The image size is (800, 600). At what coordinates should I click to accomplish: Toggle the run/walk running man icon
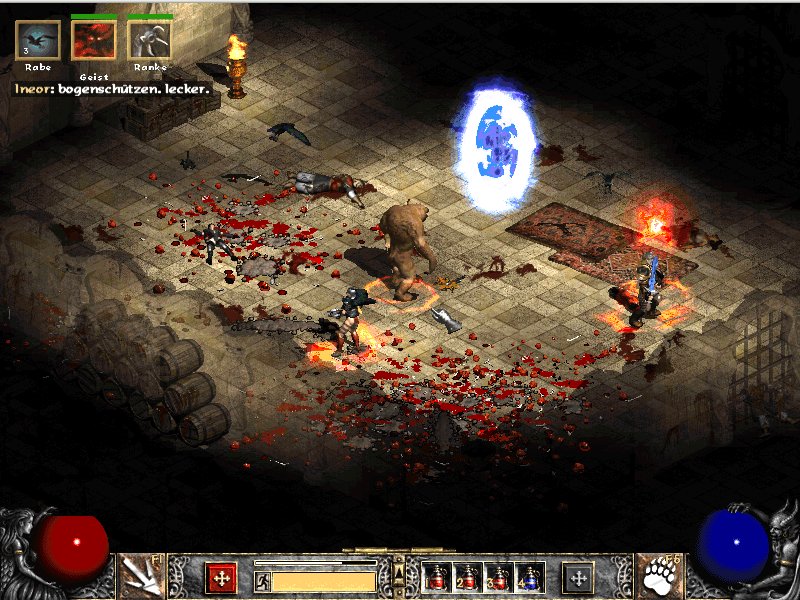click(x=262, y=580)
